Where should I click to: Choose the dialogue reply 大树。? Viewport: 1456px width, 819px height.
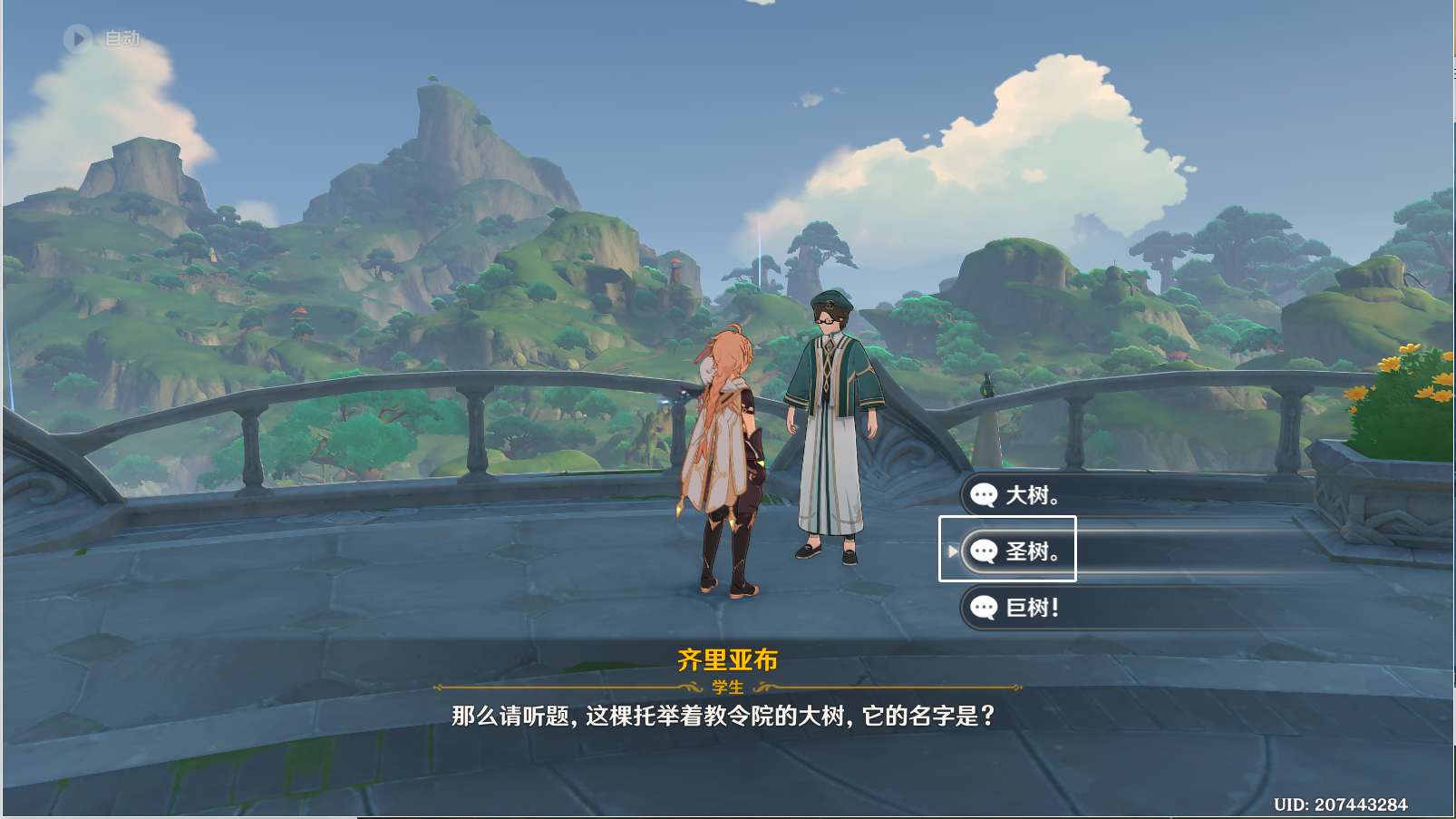coord(1032,495)
